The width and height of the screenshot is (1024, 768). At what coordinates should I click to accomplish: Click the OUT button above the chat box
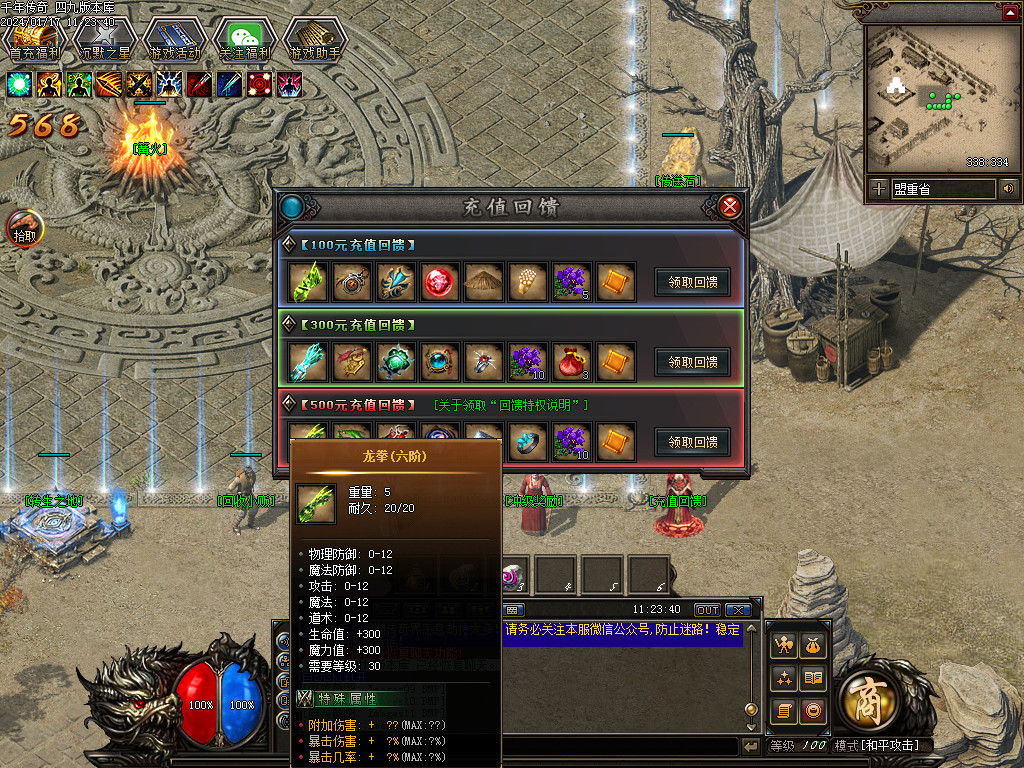708,610
